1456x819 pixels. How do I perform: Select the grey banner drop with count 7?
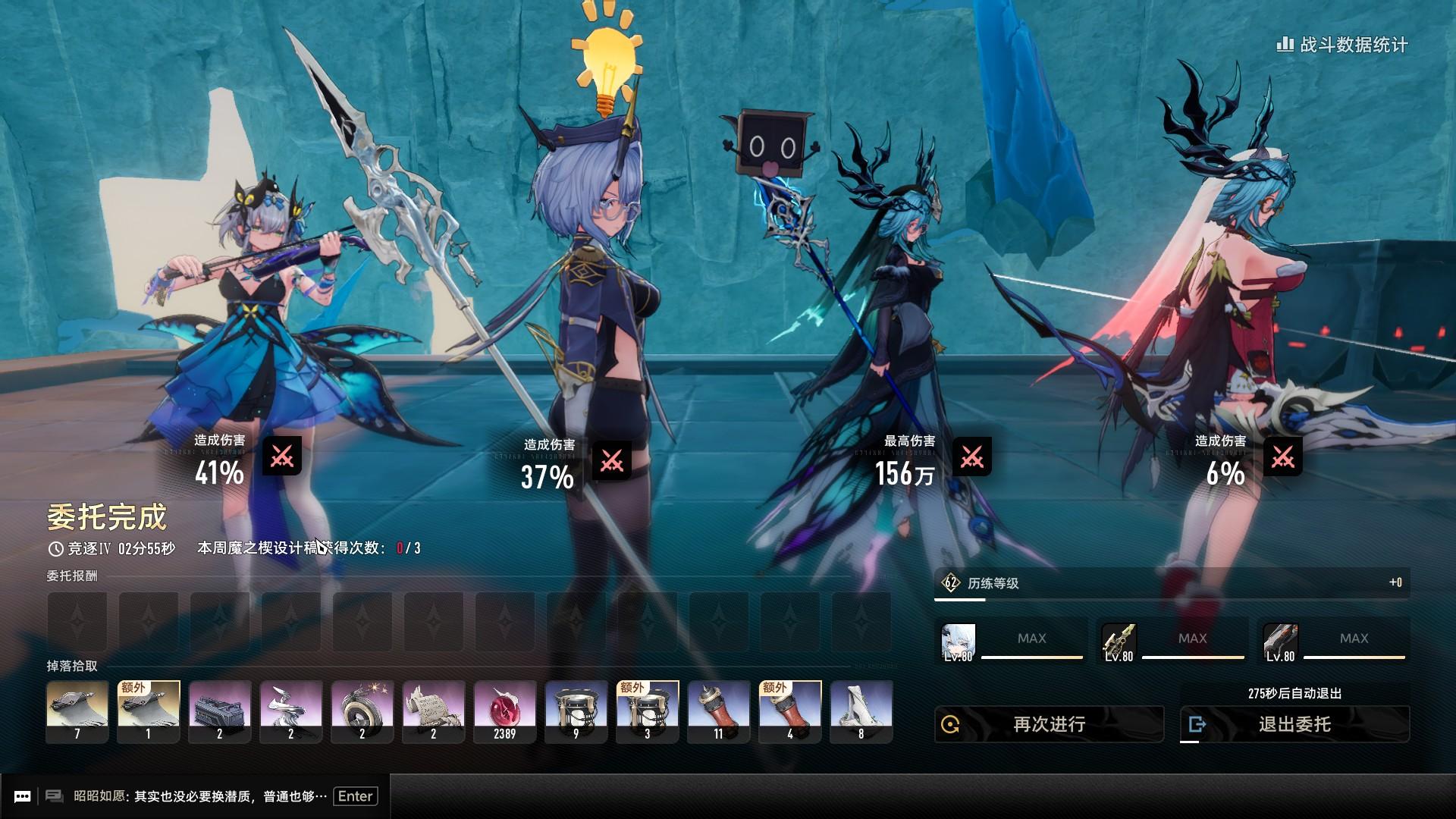[77, 711]
